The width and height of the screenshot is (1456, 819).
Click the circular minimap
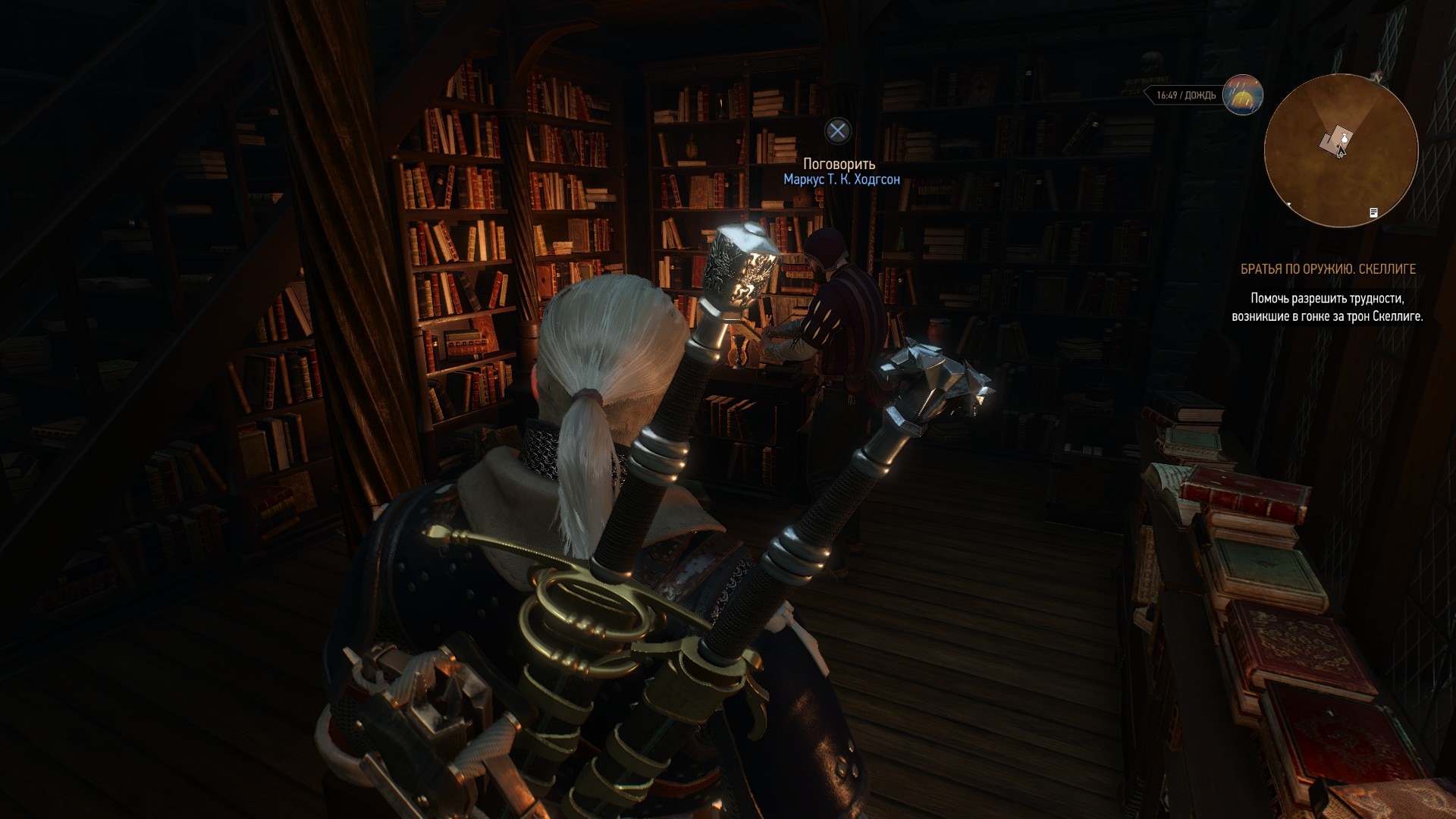click(x=1341, y=150)
